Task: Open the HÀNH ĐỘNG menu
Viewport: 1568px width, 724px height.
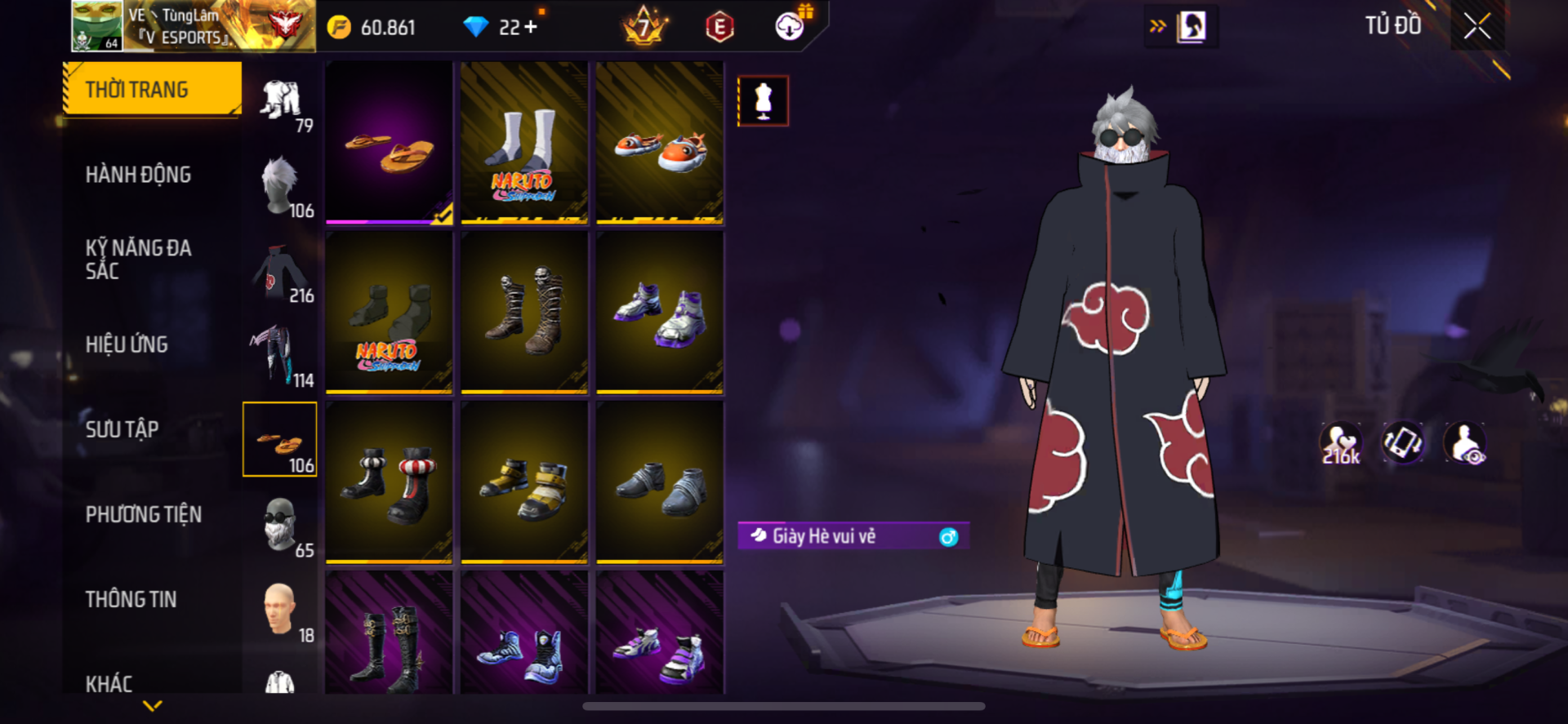Action: pyautogui.click(x=138, y=175)
